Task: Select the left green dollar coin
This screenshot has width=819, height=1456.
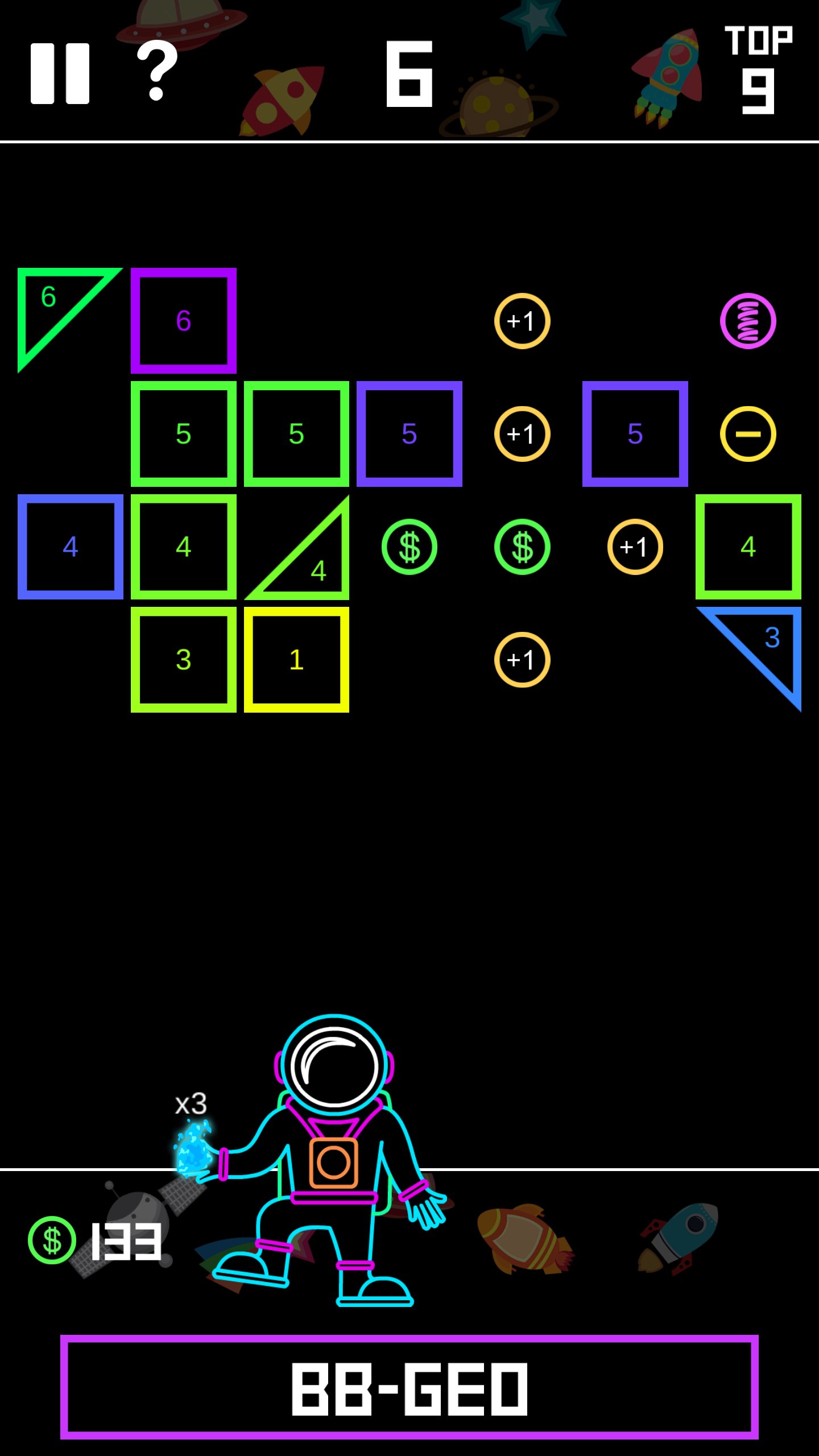Action: tap(410, 547)
